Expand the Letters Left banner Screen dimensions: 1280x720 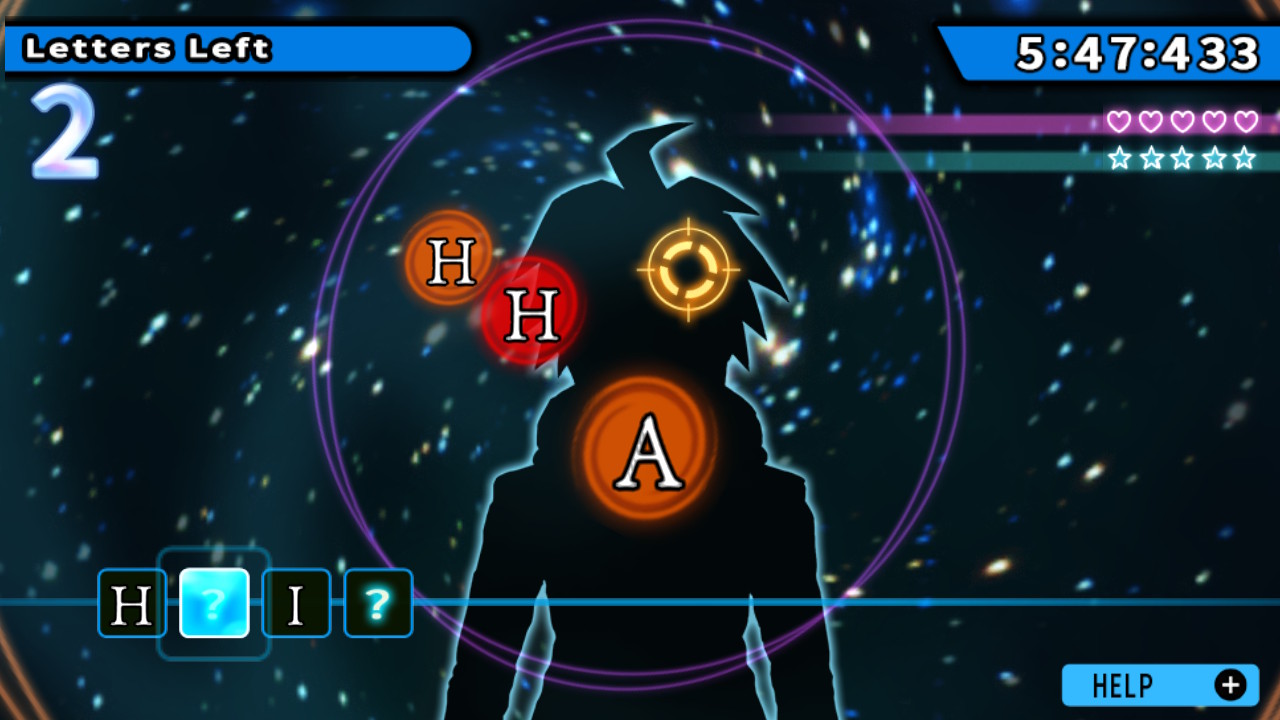pyautogui.click(x=235, y=47)
